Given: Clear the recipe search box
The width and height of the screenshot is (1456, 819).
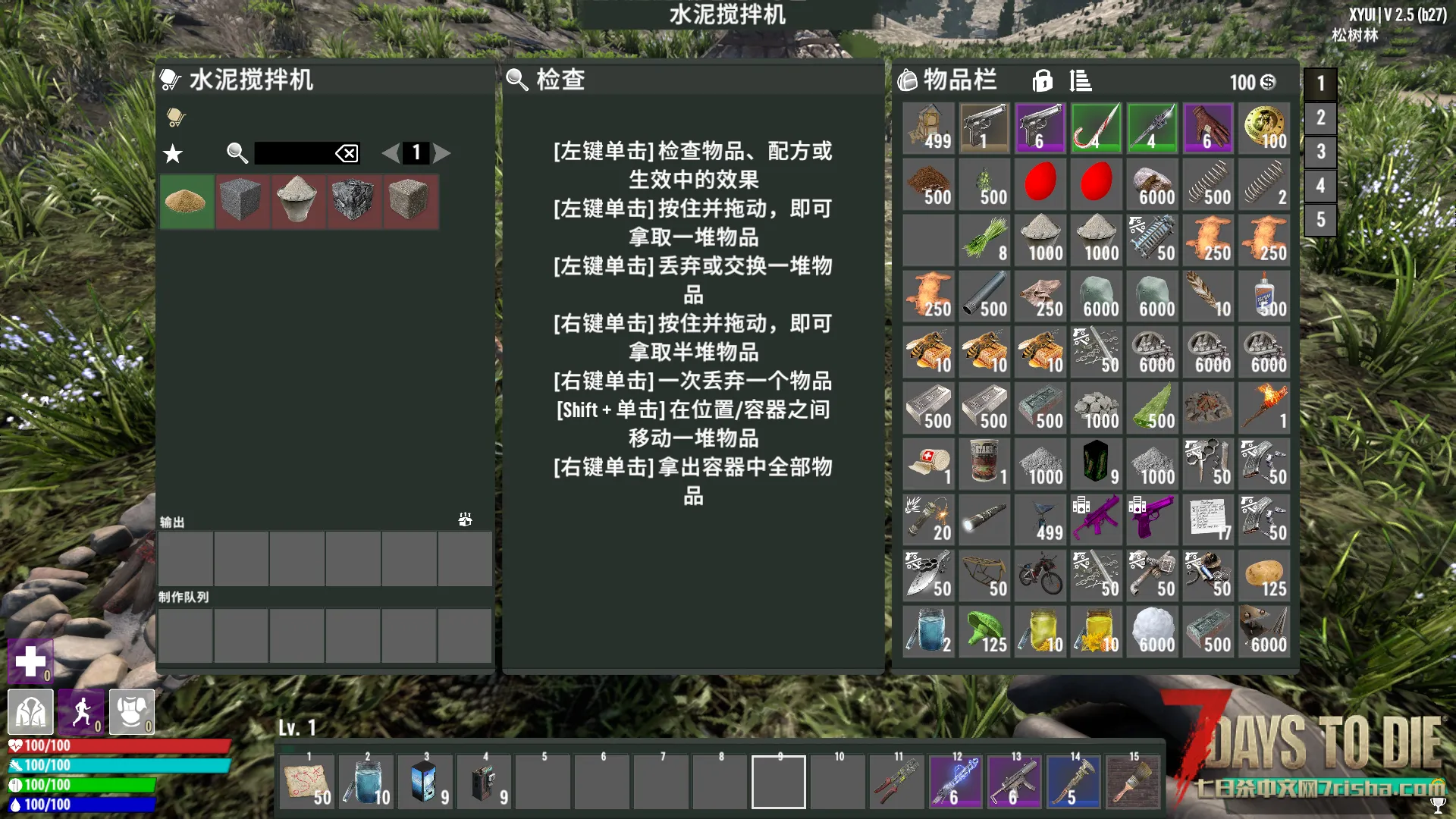Looking at the screenshot, I should pyautogui.click(x=347, y=154).
